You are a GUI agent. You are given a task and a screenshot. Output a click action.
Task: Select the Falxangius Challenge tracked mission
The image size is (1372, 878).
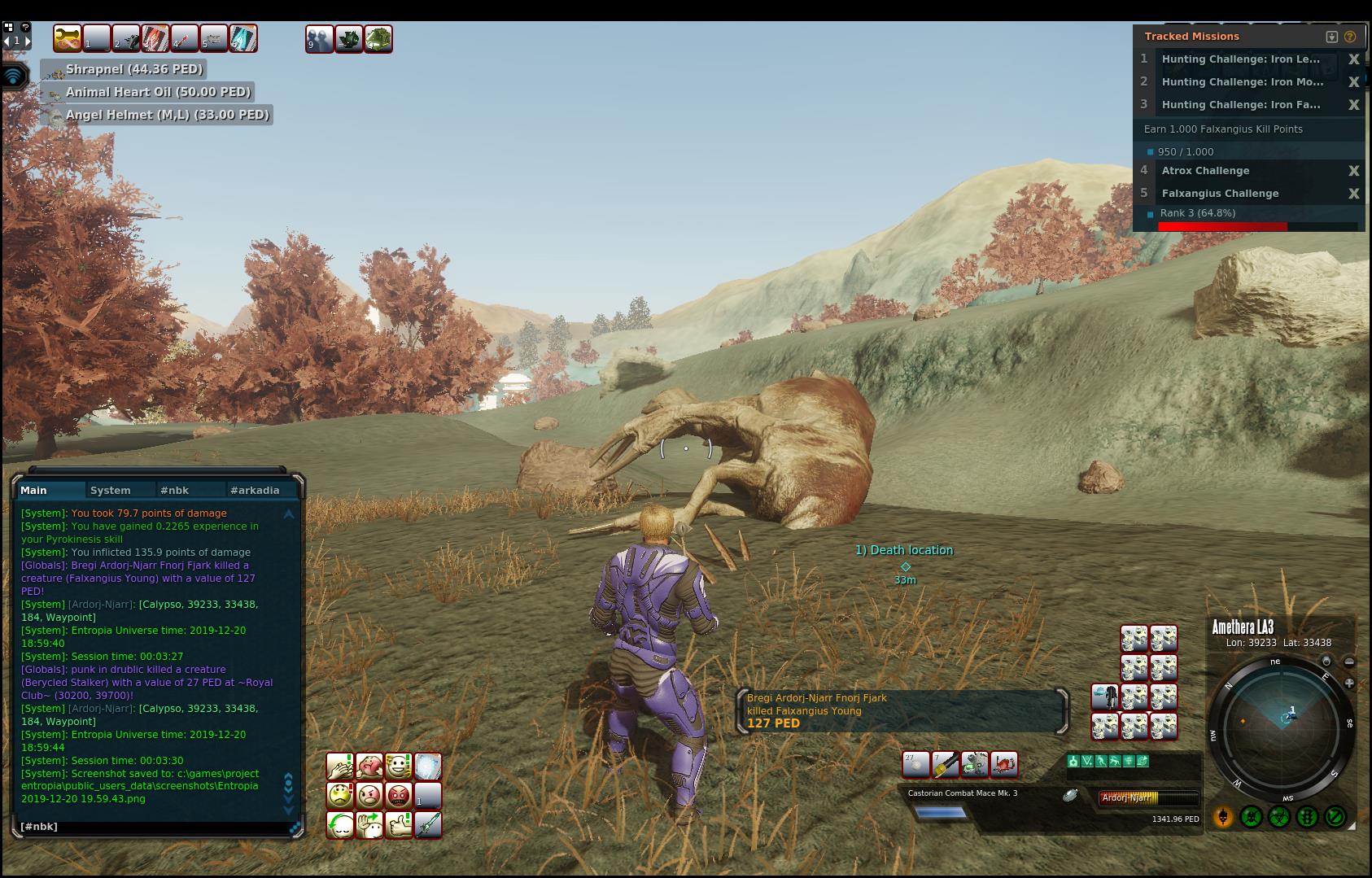click(x=1220, y=194)
